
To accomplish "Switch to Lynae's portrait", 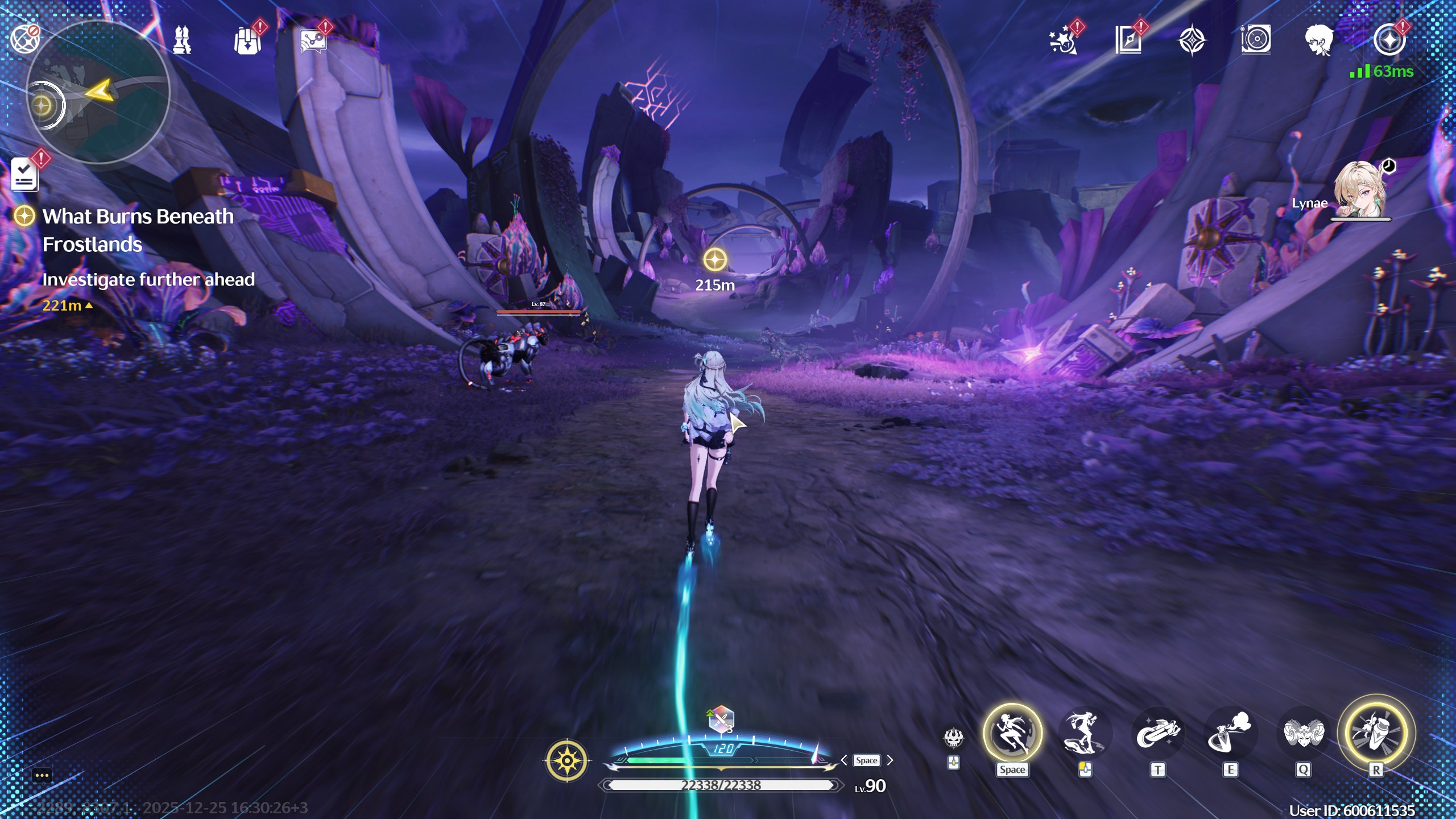I will coord(1360,190).
